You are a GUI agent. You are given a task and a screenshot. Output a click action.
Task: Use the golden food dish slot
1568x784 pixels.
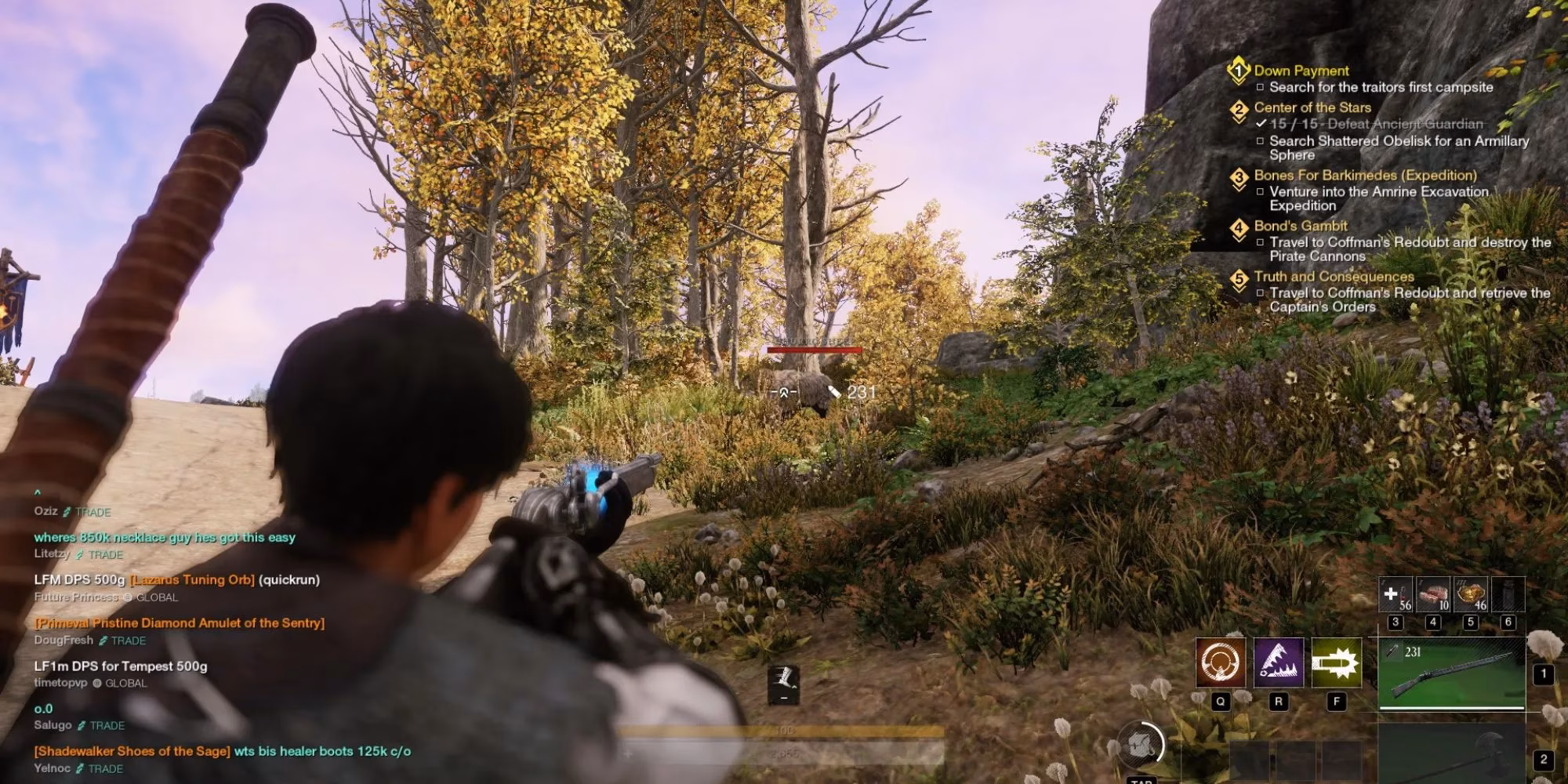click(1471, 595)
